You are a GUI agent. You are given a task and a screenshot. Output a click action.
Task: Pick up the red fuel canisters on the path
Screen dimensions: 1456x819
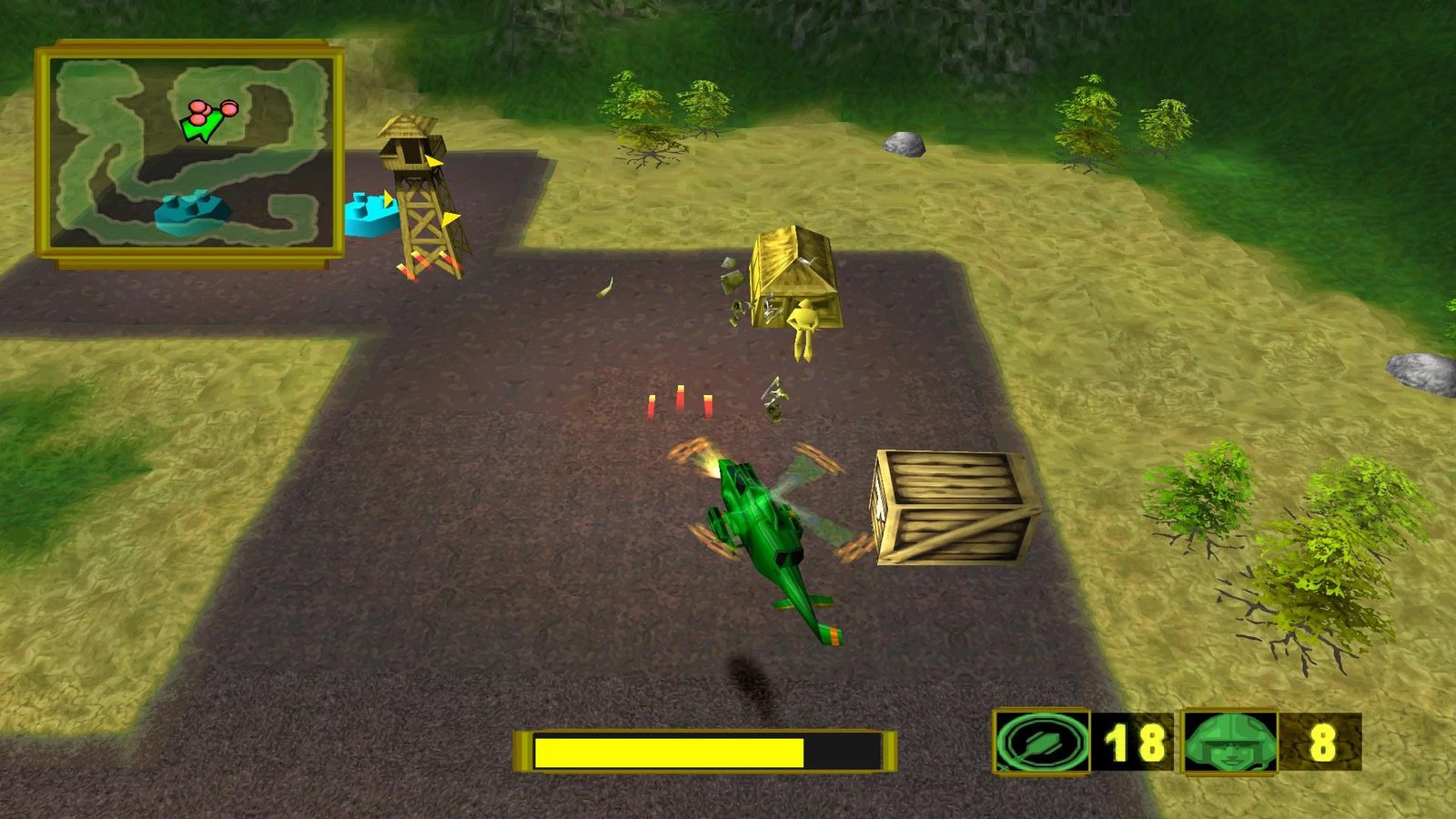coord(681,400)
